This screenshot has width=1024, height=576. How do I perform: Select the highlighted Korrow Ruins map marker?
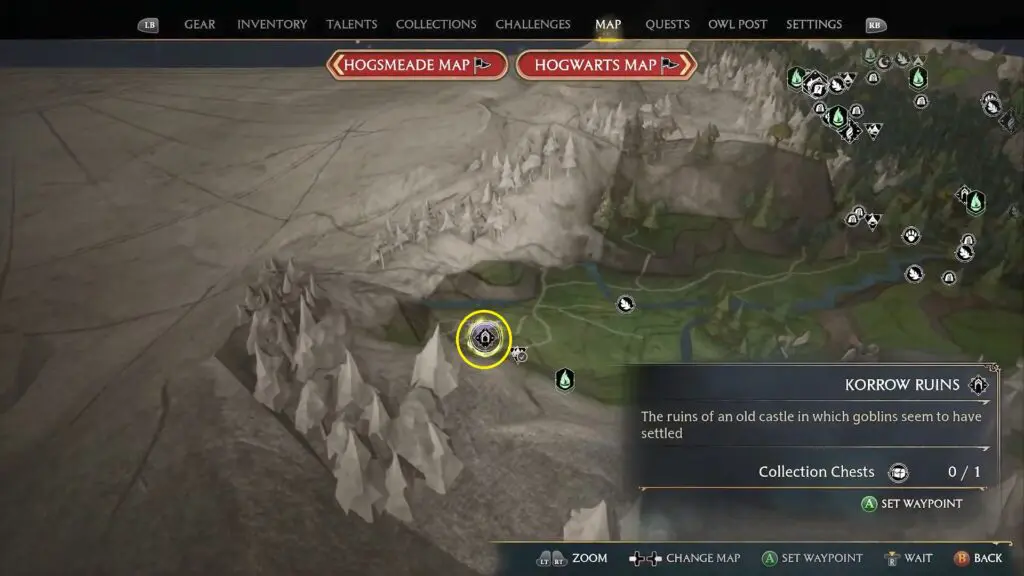click(x=484, y=339)
